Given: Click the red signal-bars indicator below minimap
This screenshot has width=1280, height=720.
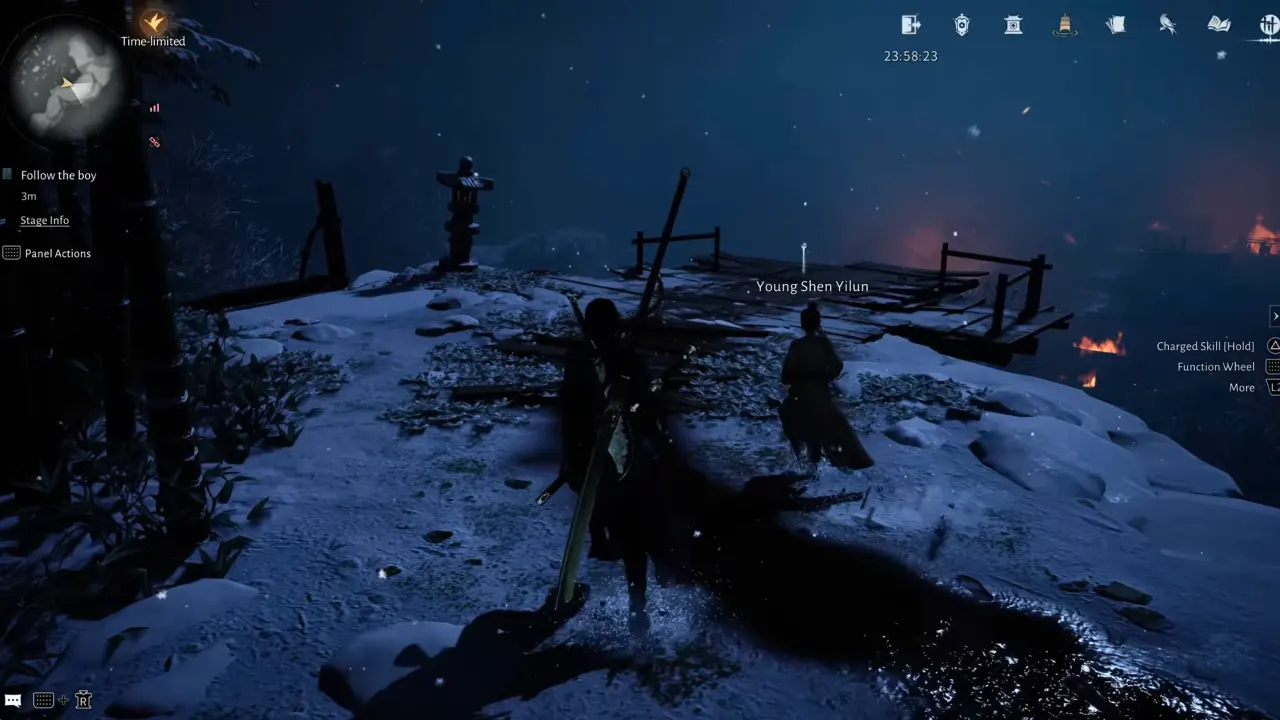Looking at the screenshot, I should (x=154, y=108).
